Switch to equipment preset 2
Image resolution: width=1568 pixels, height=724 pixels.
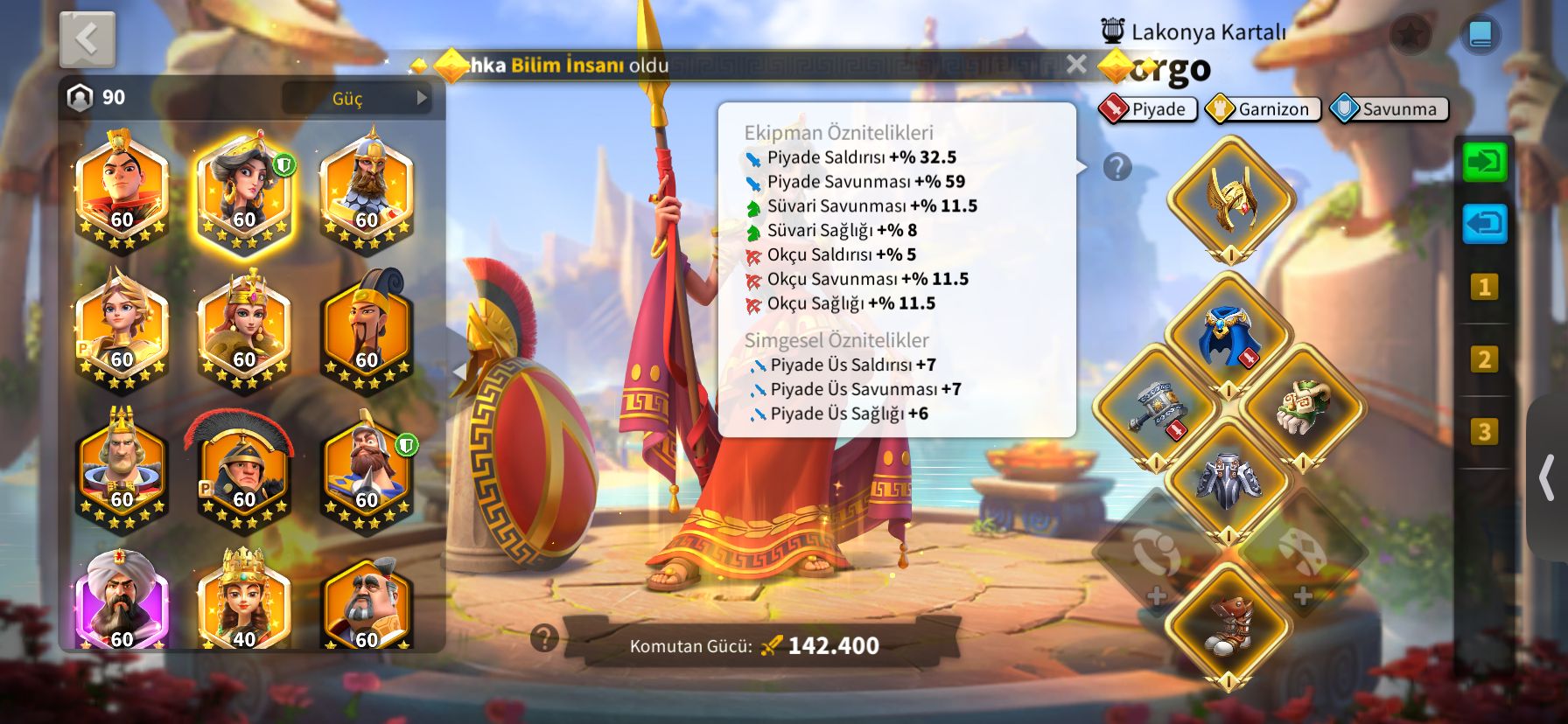click(x=1484, y=359)
